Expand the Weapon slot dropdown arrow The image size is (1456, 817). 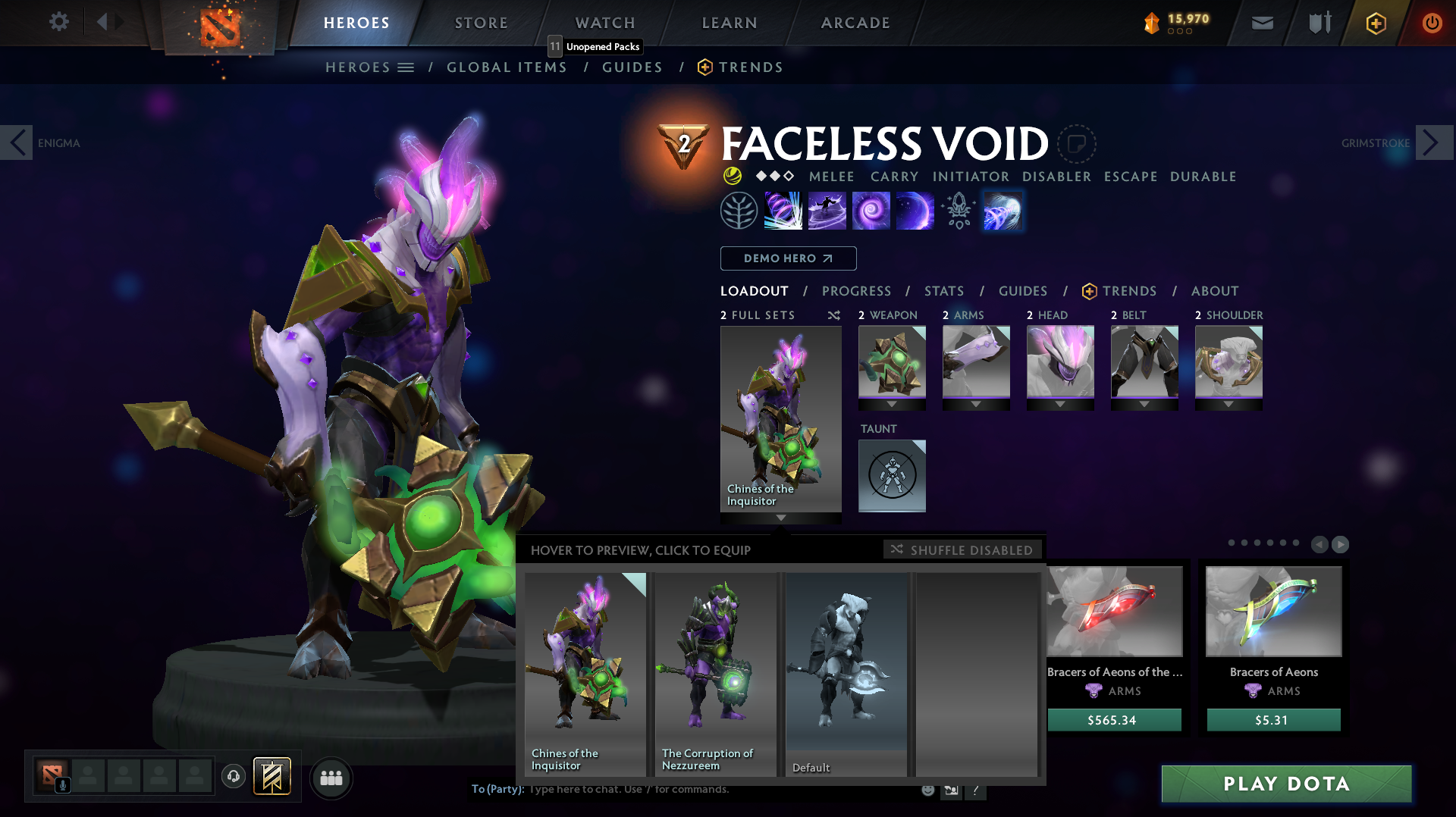click(892, 404)
